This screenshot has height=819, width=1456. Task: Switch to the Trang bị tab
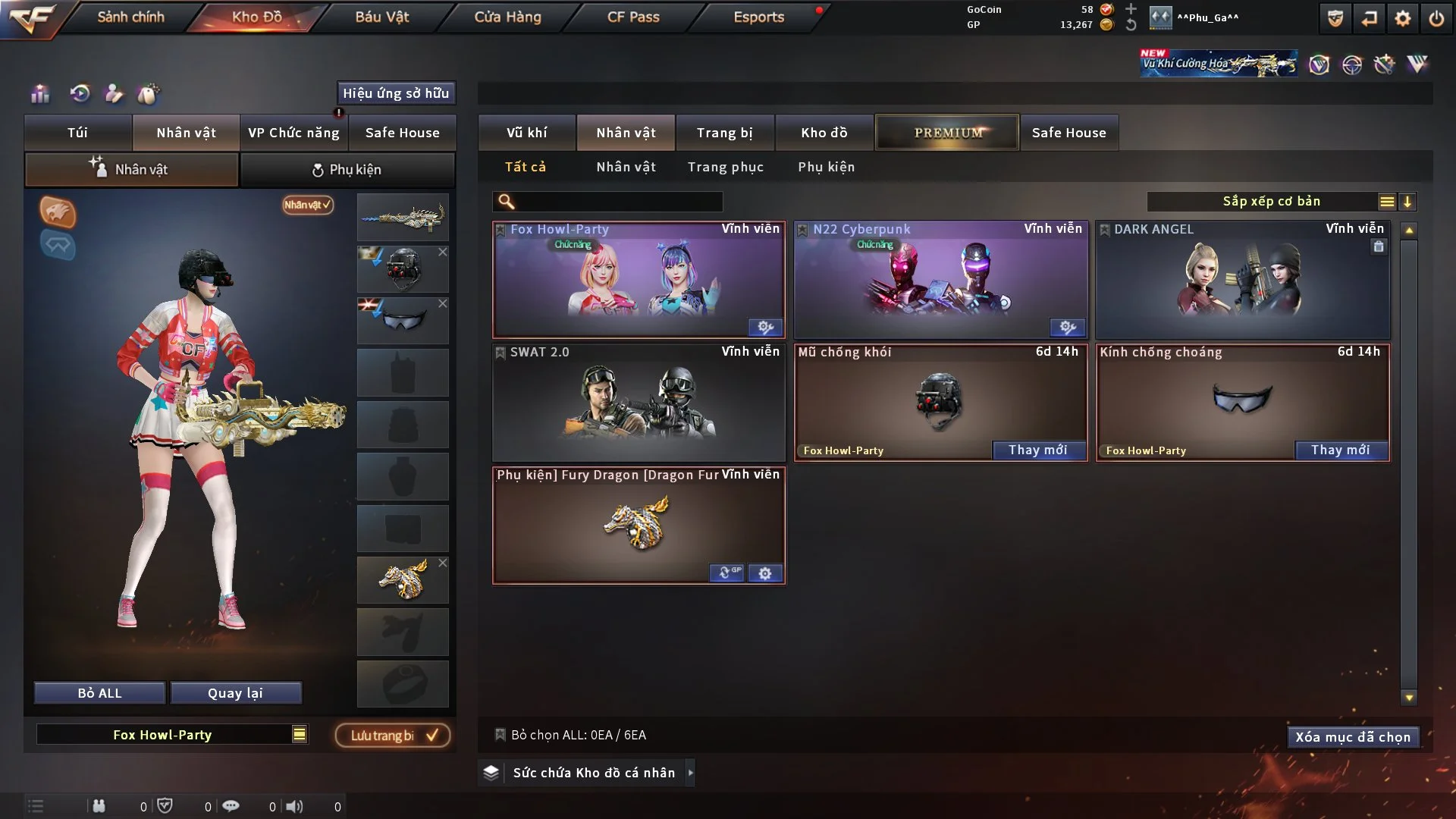point(724,133)
